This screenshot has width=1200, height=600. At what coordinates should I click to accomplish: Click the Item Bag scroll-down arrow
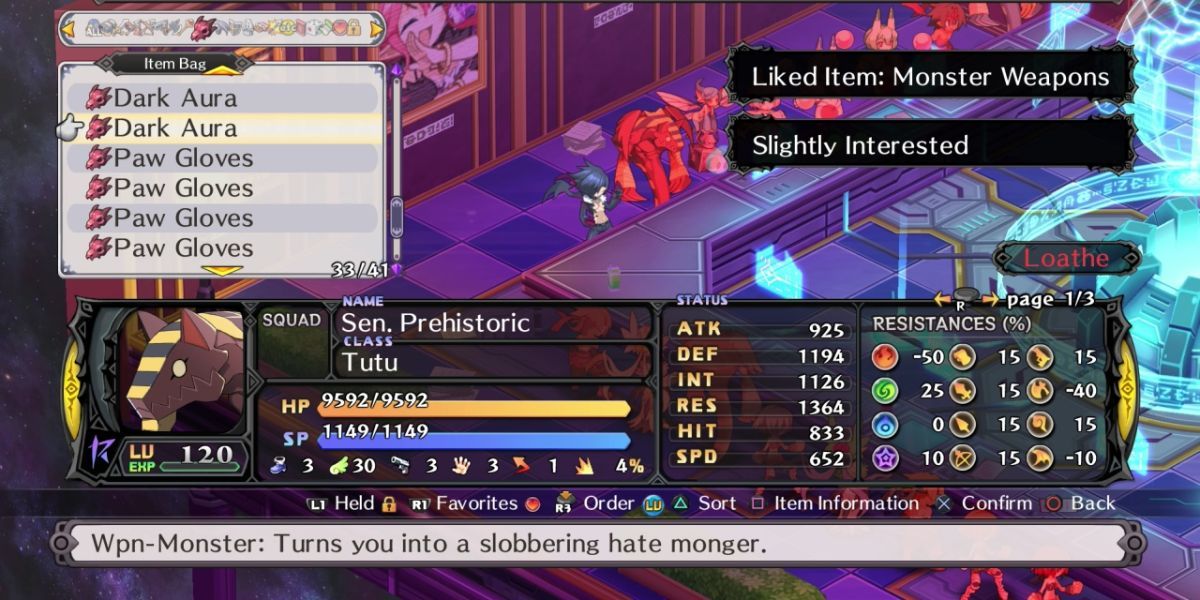point(222,270)
